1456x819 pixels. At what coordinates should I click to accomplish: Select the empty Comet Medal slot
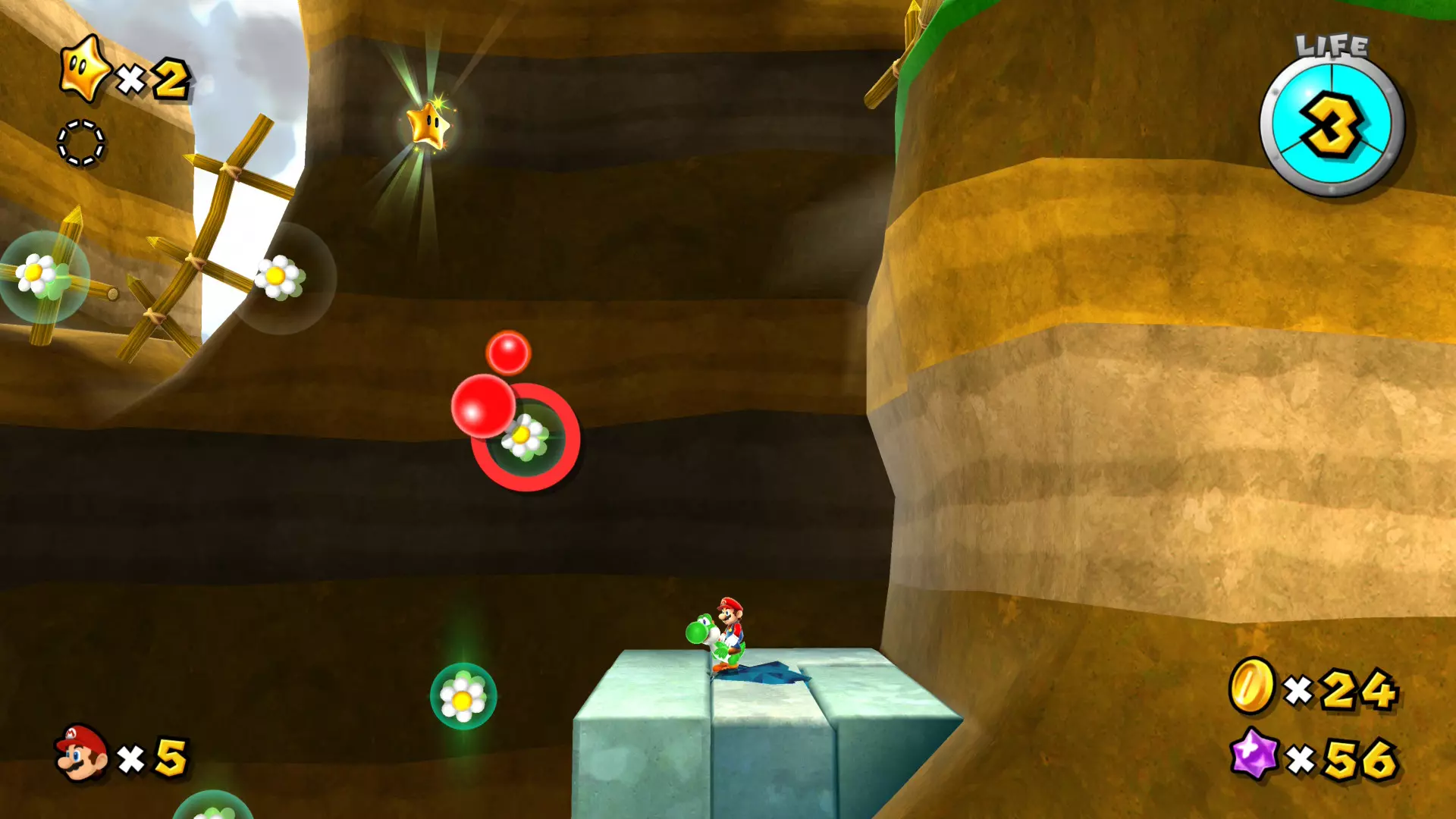(81, 143)
